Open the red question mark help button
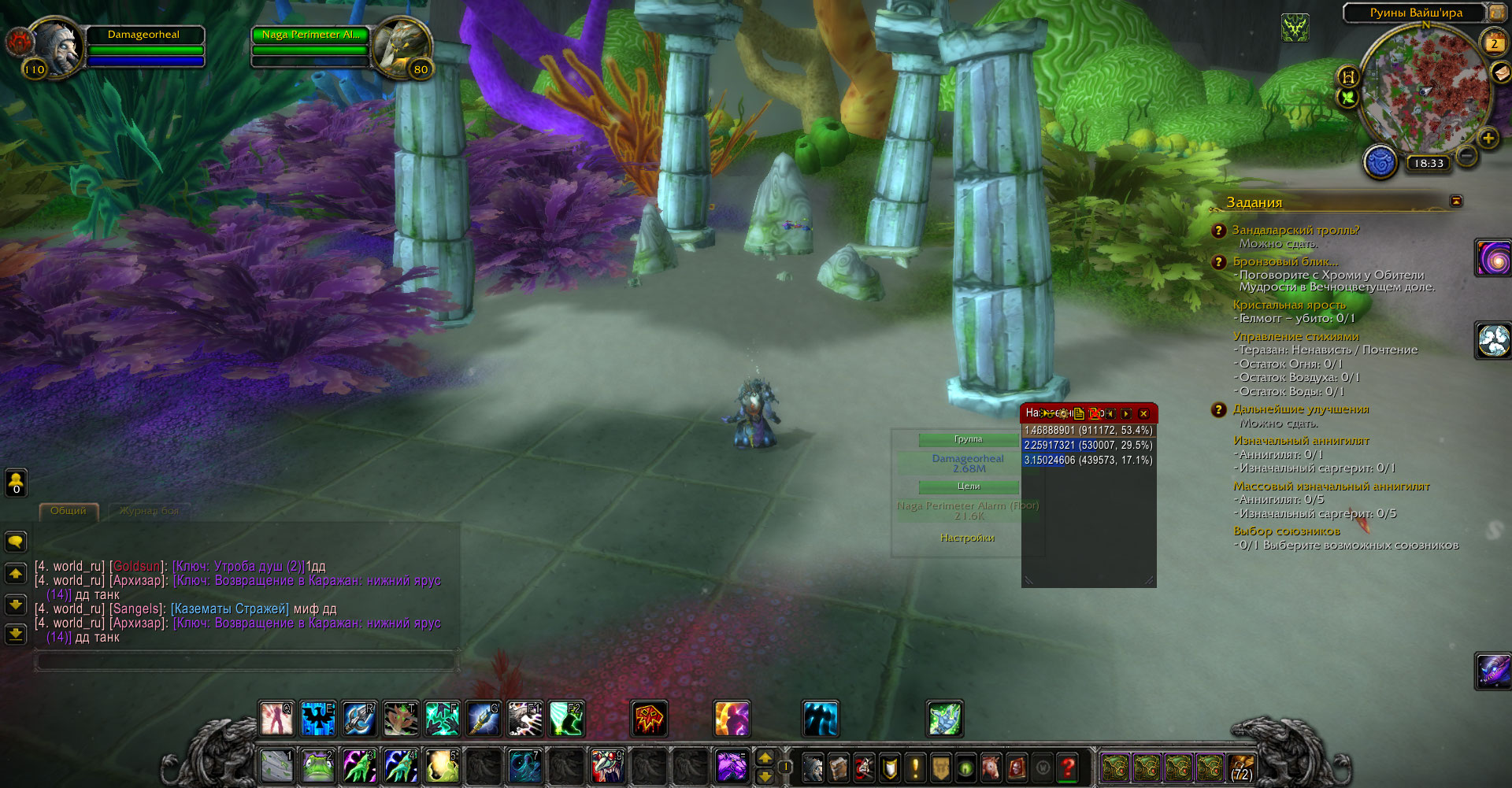The width and height of the screenshot is (1512, 788). point(1068,766)
